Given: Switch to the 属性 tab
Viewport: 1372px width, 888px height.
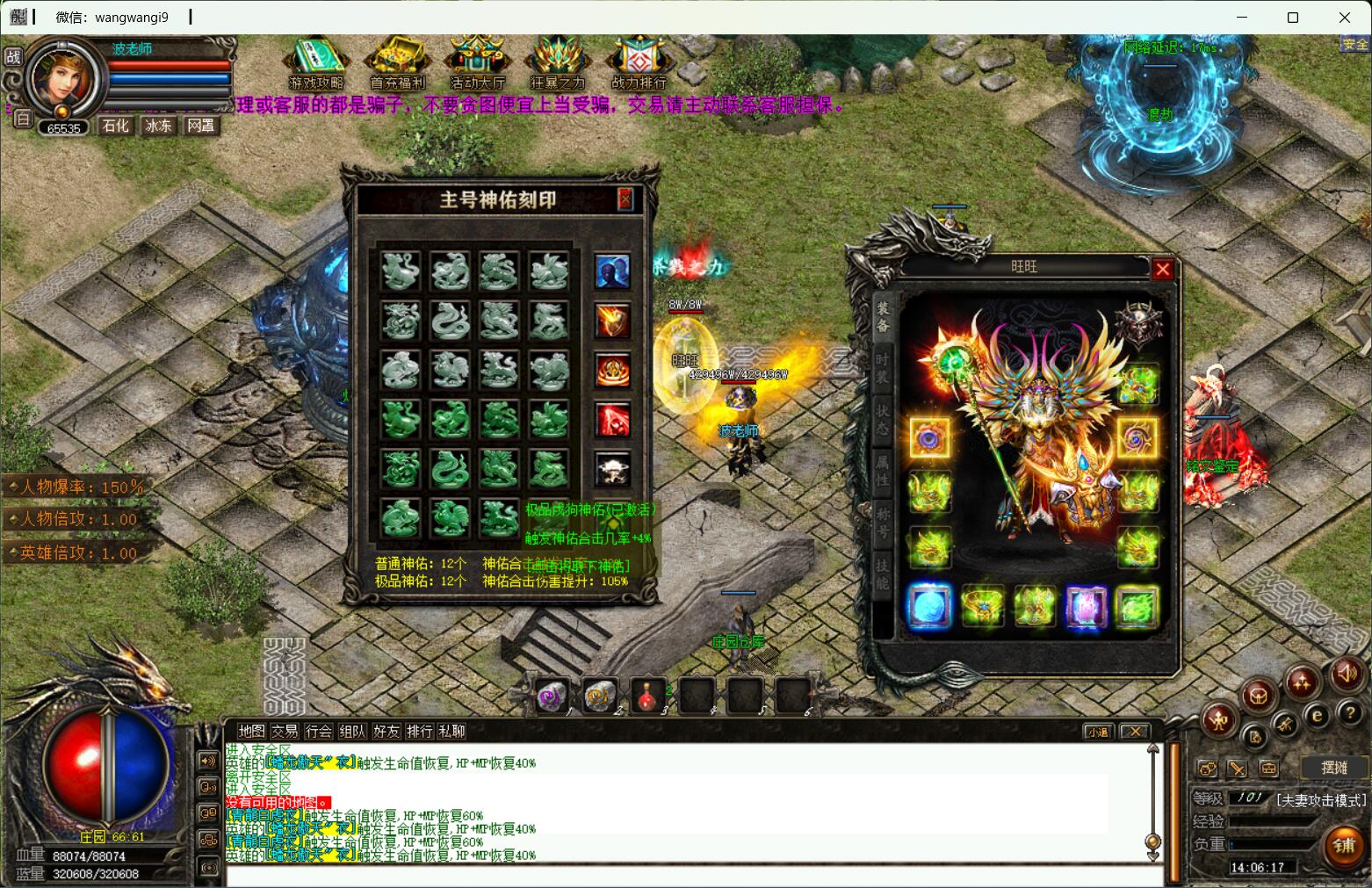Looking at the screenshot, I should 883,470.
